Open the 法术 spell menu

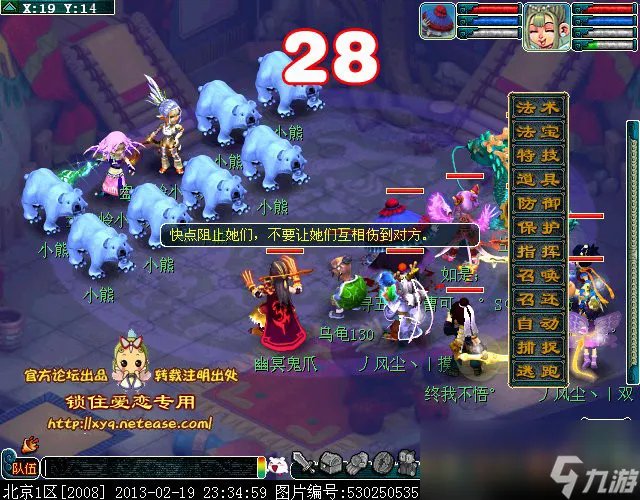coord(538,108)
